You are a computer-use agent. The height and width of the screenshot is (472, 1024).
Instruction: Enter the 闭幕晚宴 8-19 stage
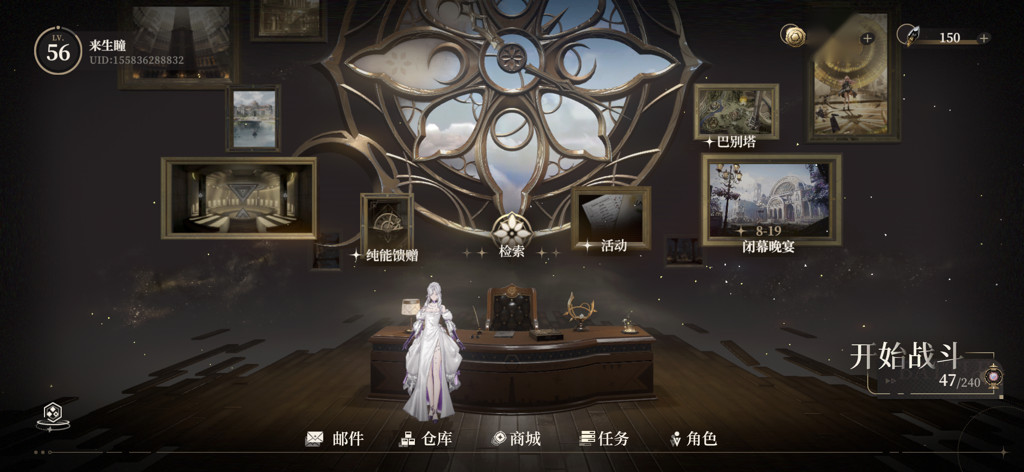[x=771, y=200]
